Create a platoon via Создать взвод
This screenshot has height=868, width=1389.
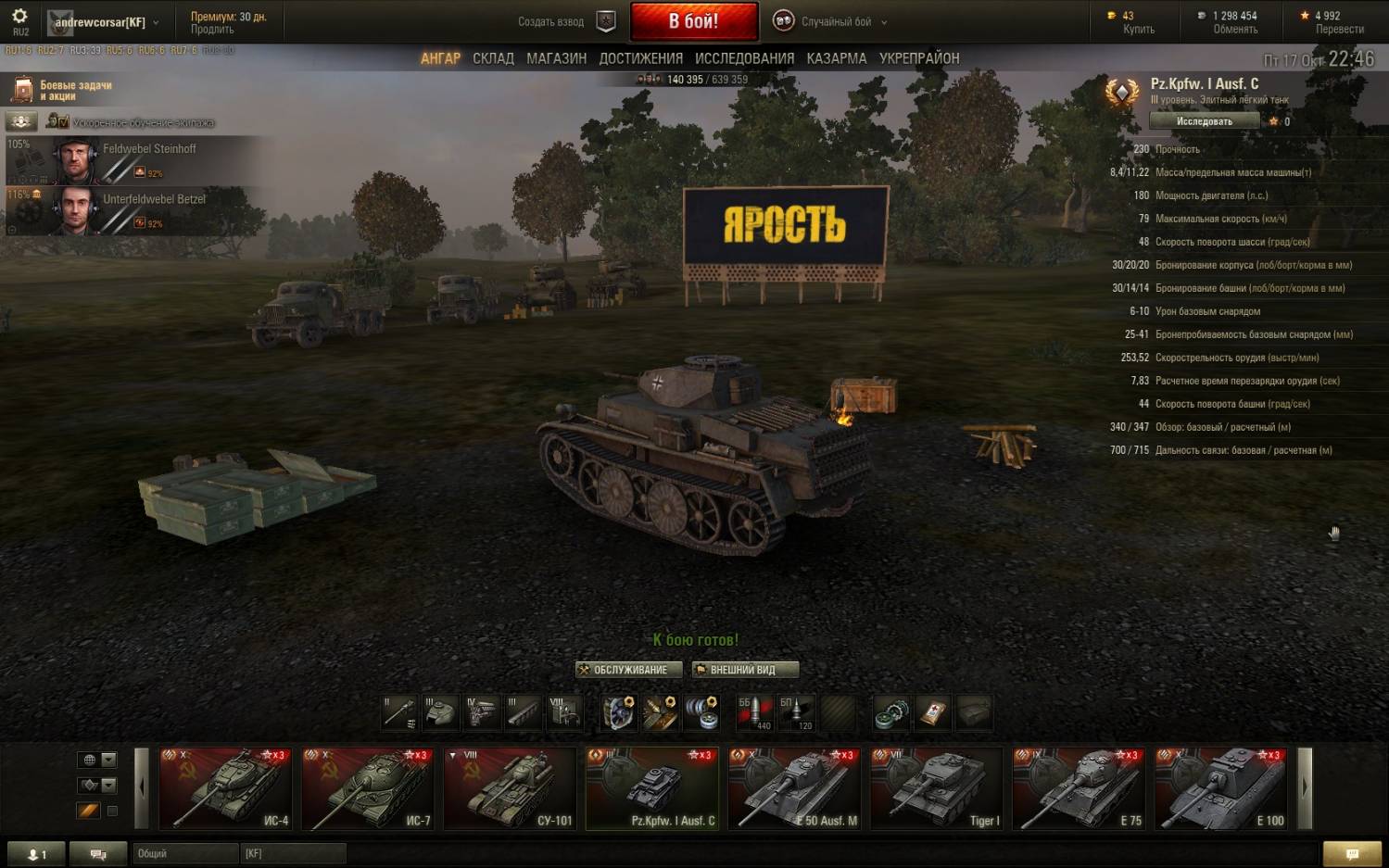[x=563, y=21]
